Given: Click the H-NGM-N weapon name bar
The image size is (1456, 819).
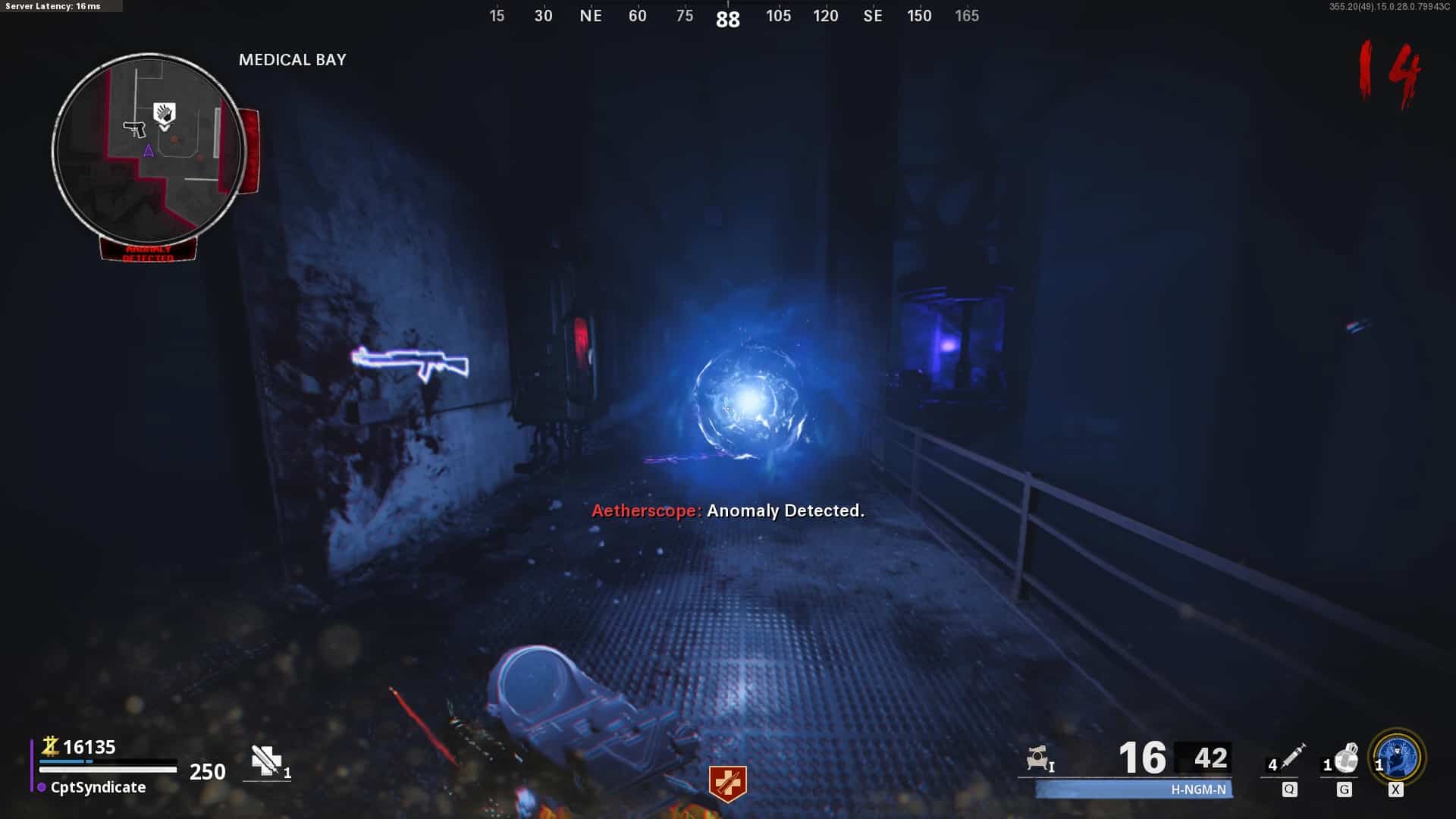Looking at the screenshot, I should pyautogui.click(x=1134, y=789).
